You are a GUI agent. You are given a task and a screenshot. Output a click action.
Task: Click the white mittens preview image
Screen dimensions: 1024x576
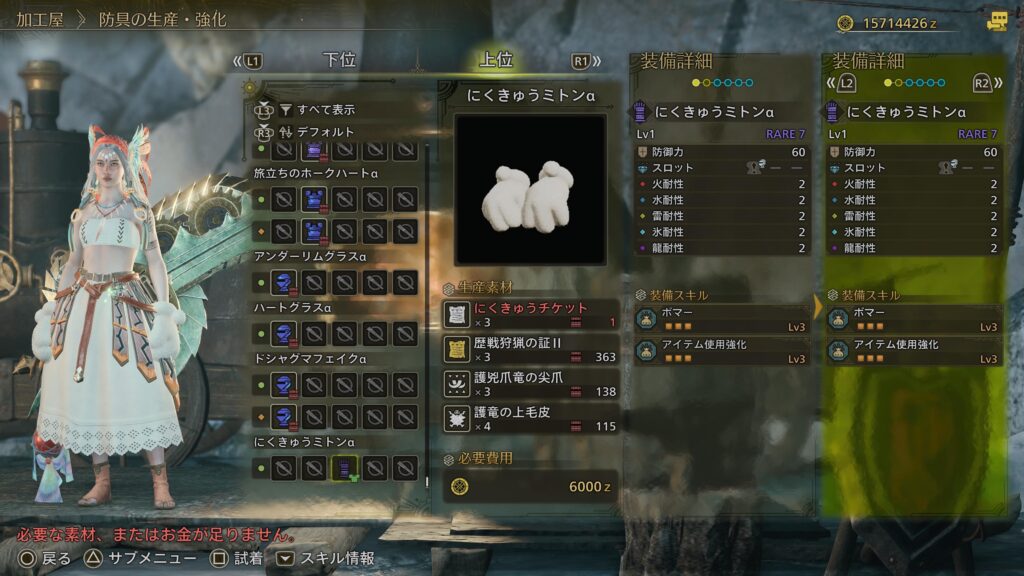(x=530, y=190)
